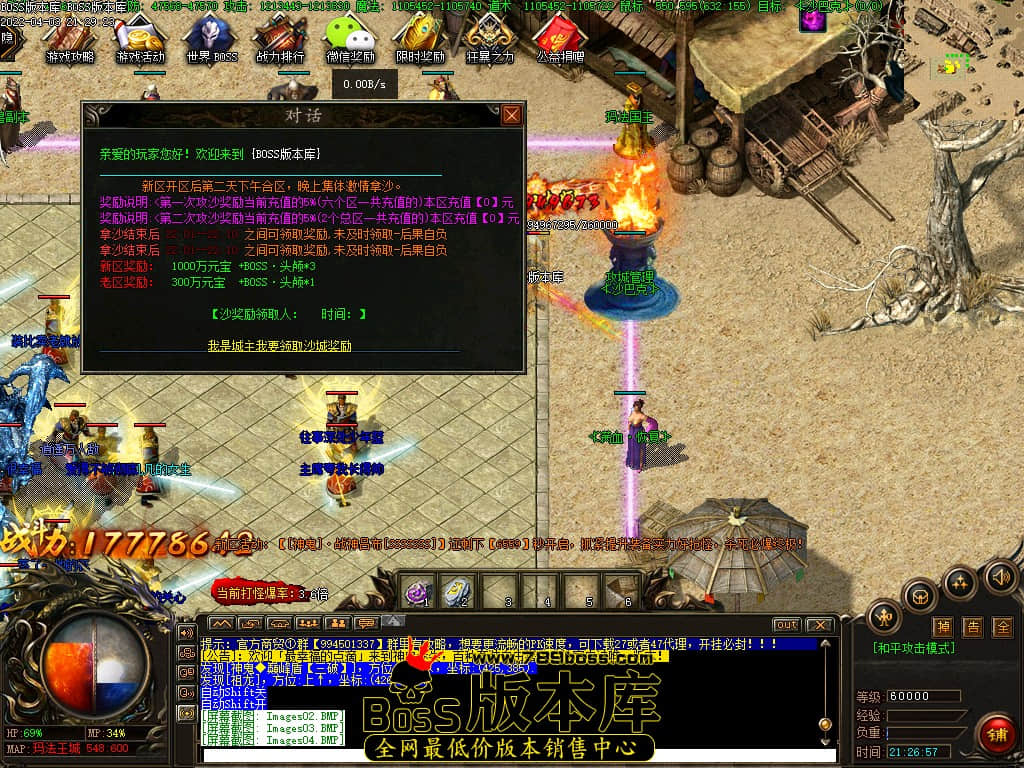Viewport: 1024px width, 768px height.
Task: Choose "我是城主我要领取沙城奖励" dialogue option
Action: pos(279,345)
